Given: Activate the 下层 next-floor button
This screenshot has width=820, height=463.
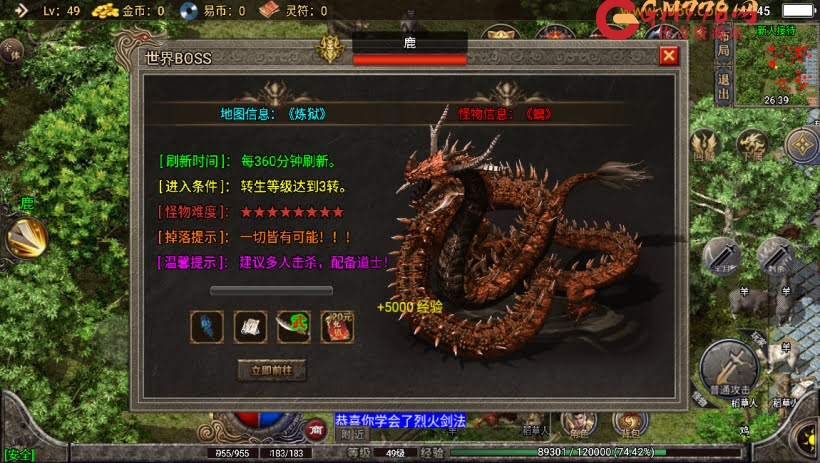Looking at the screenshot, I should tap(753, 146).
